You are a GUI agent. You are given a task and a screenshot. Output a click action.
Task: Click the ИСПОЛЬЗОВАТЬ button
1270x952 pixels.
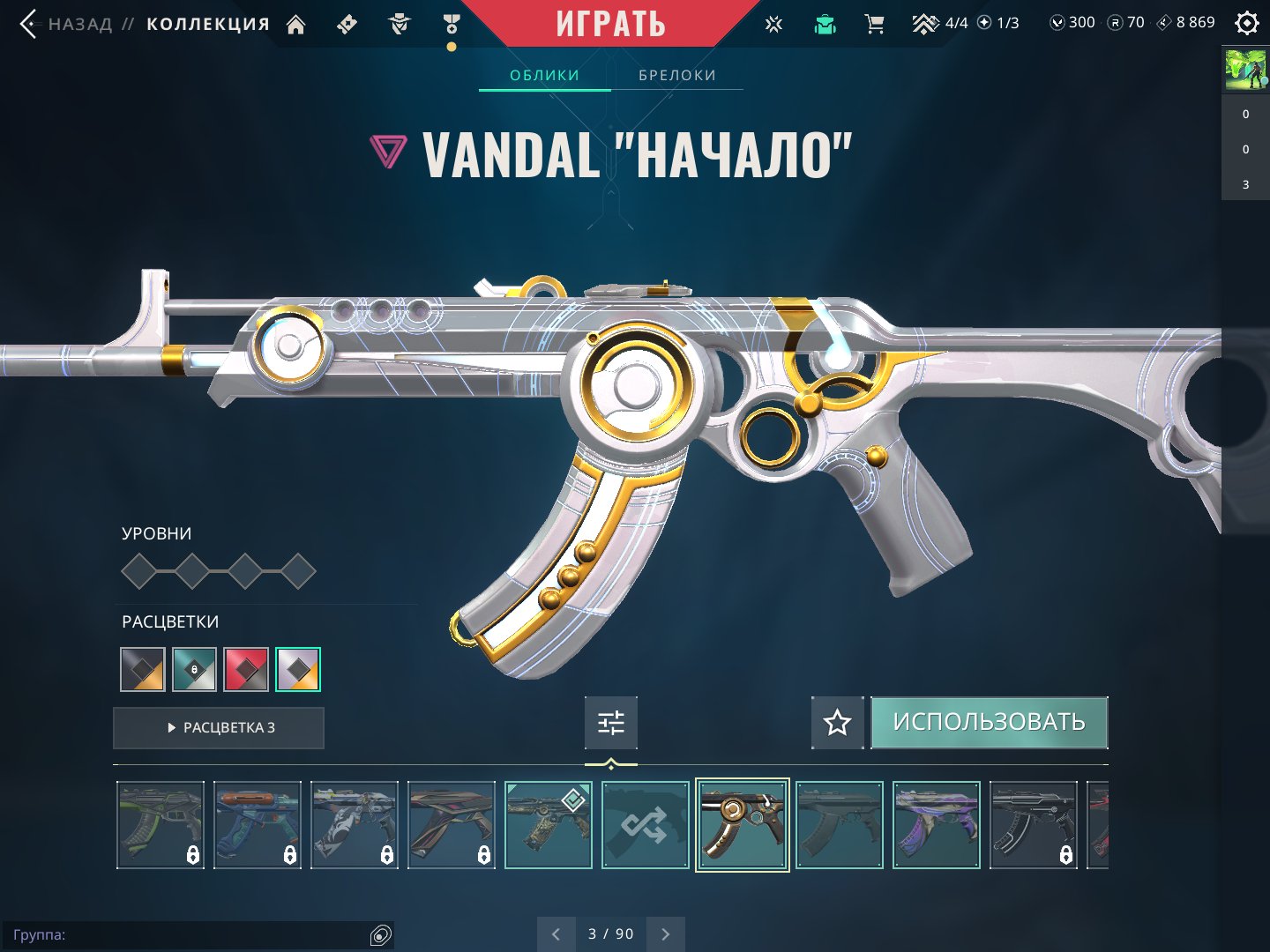point(990,722)
